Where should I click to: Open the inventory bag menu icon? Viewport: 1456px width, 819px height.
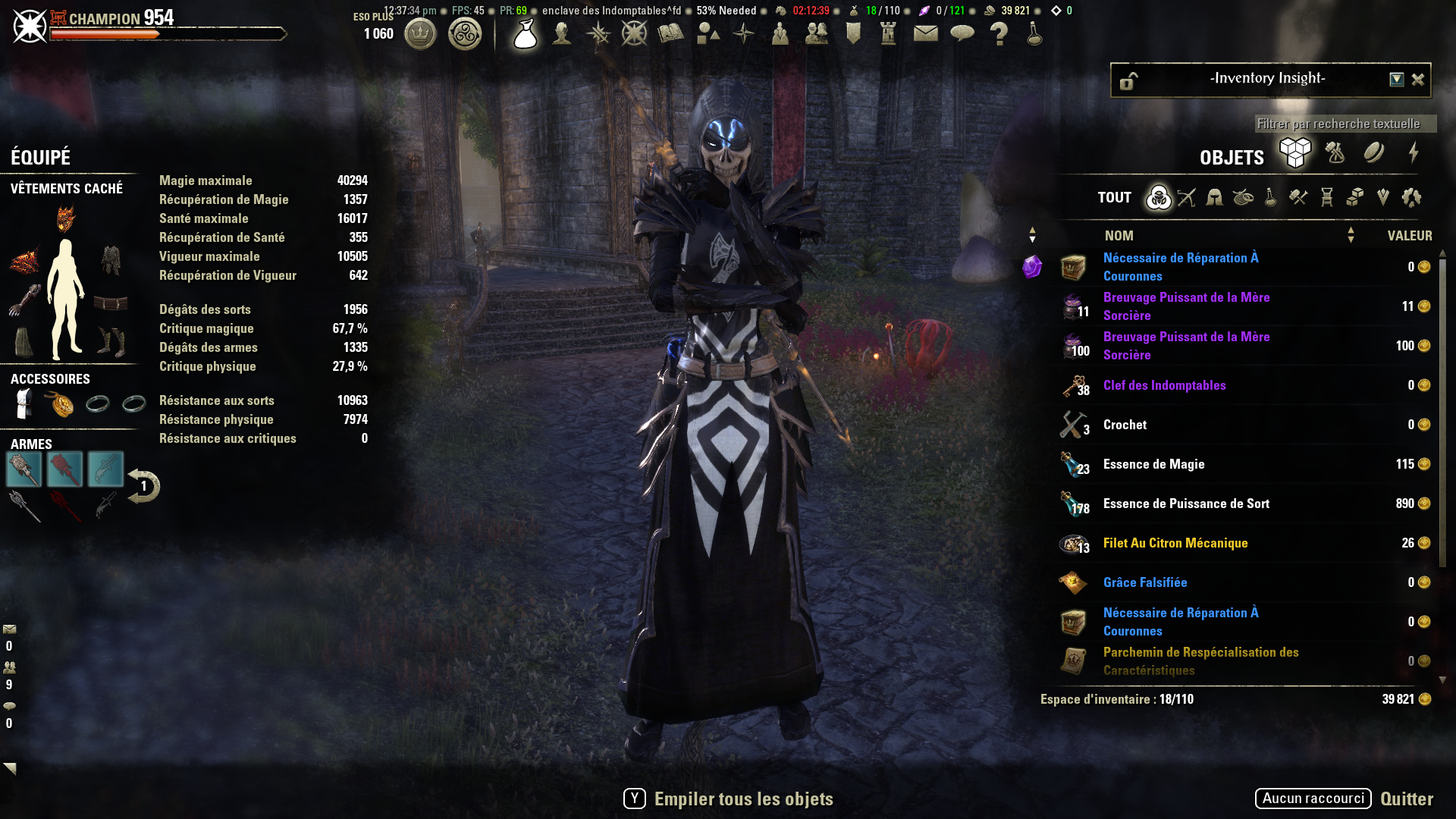(x=525, y=34)
